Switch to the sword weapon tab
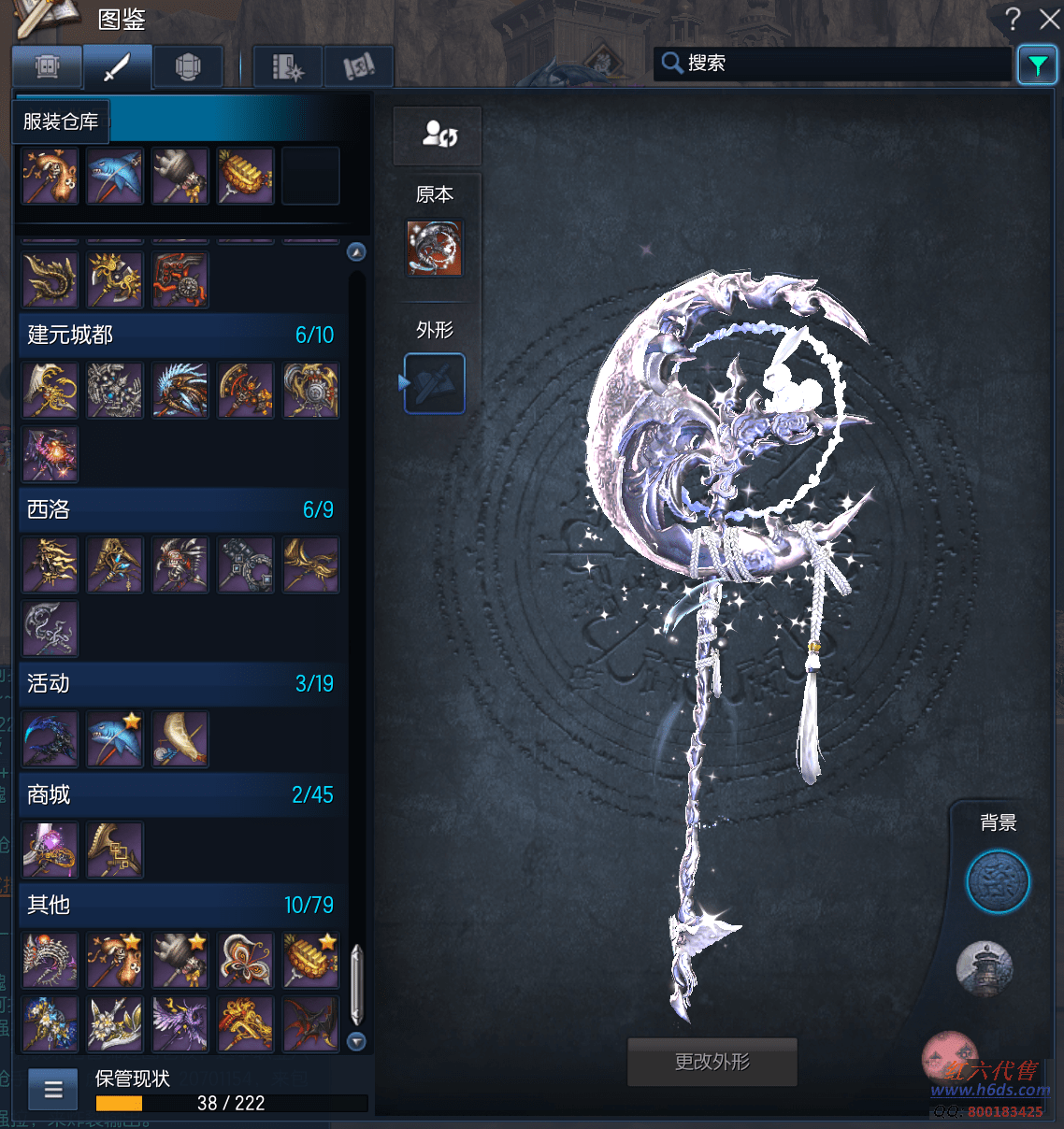The width and height of the screenshot is (1064, 1129). pyautogui.click(x=117, y=67)
